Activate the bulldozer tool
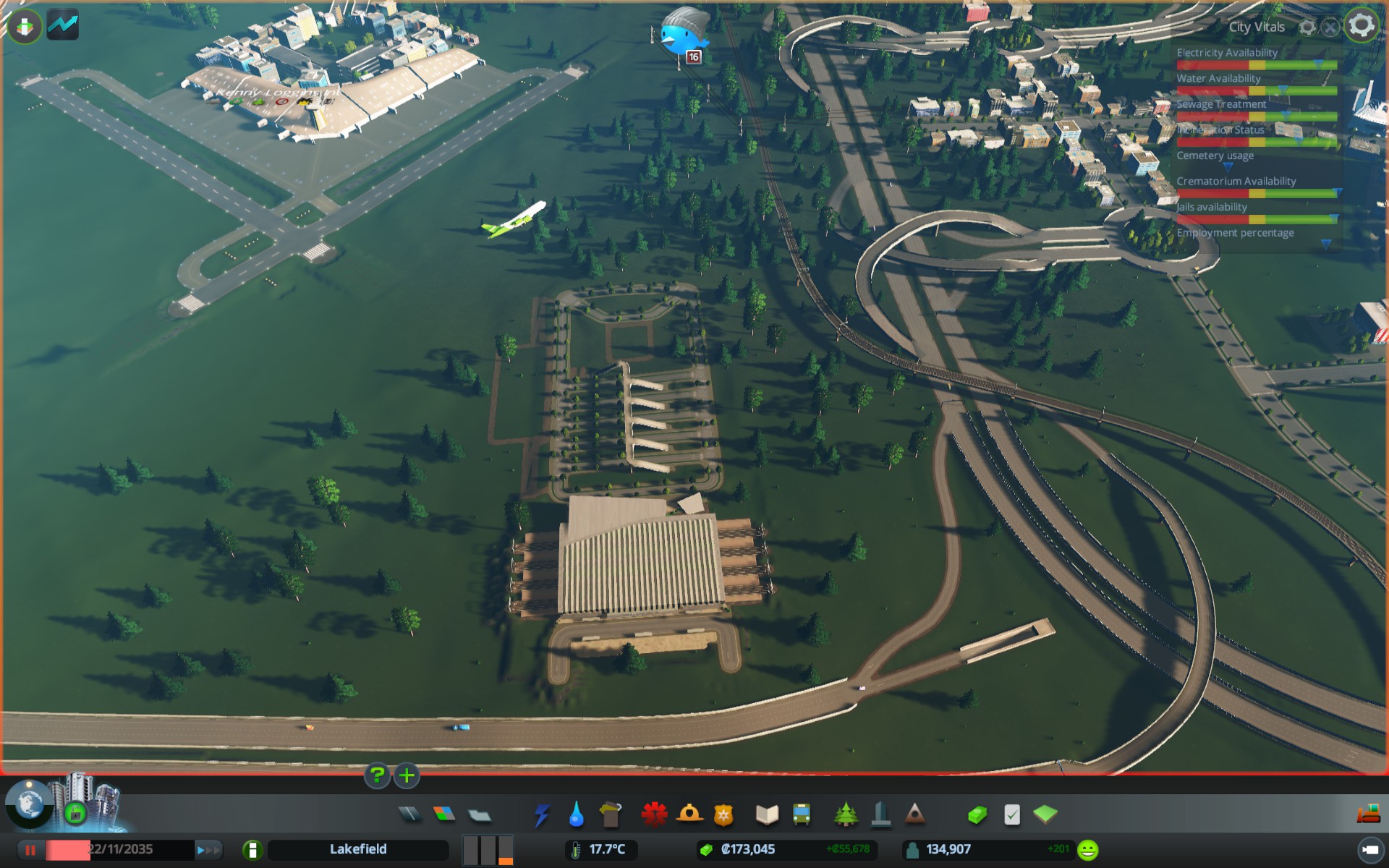The height and width of the screenshot is (868, 1389). click(1367, 814)
